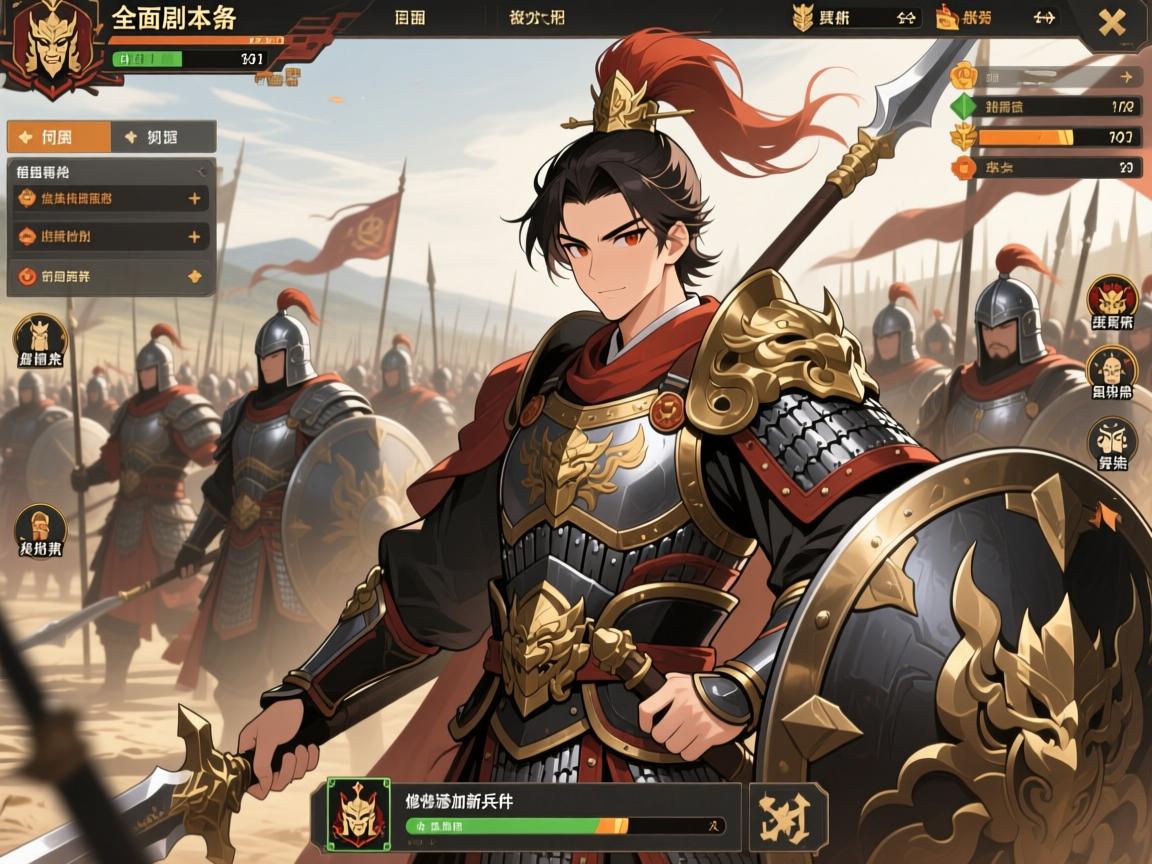1152x864 pixels.
Task: Open the golden mask avatar profile
Action: pos(48,45)
